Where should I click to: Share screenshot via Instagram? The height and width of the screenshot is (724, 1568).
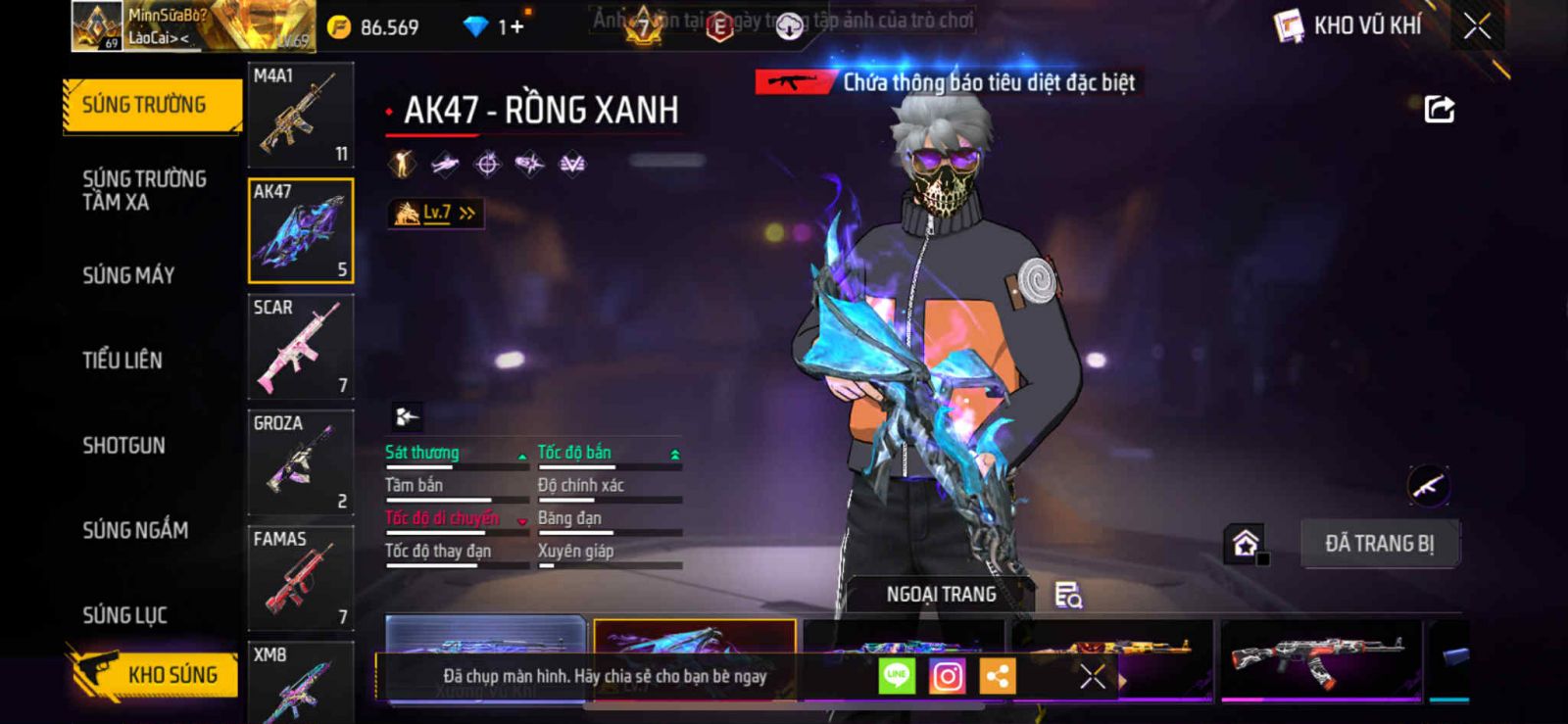click(947, 676)
